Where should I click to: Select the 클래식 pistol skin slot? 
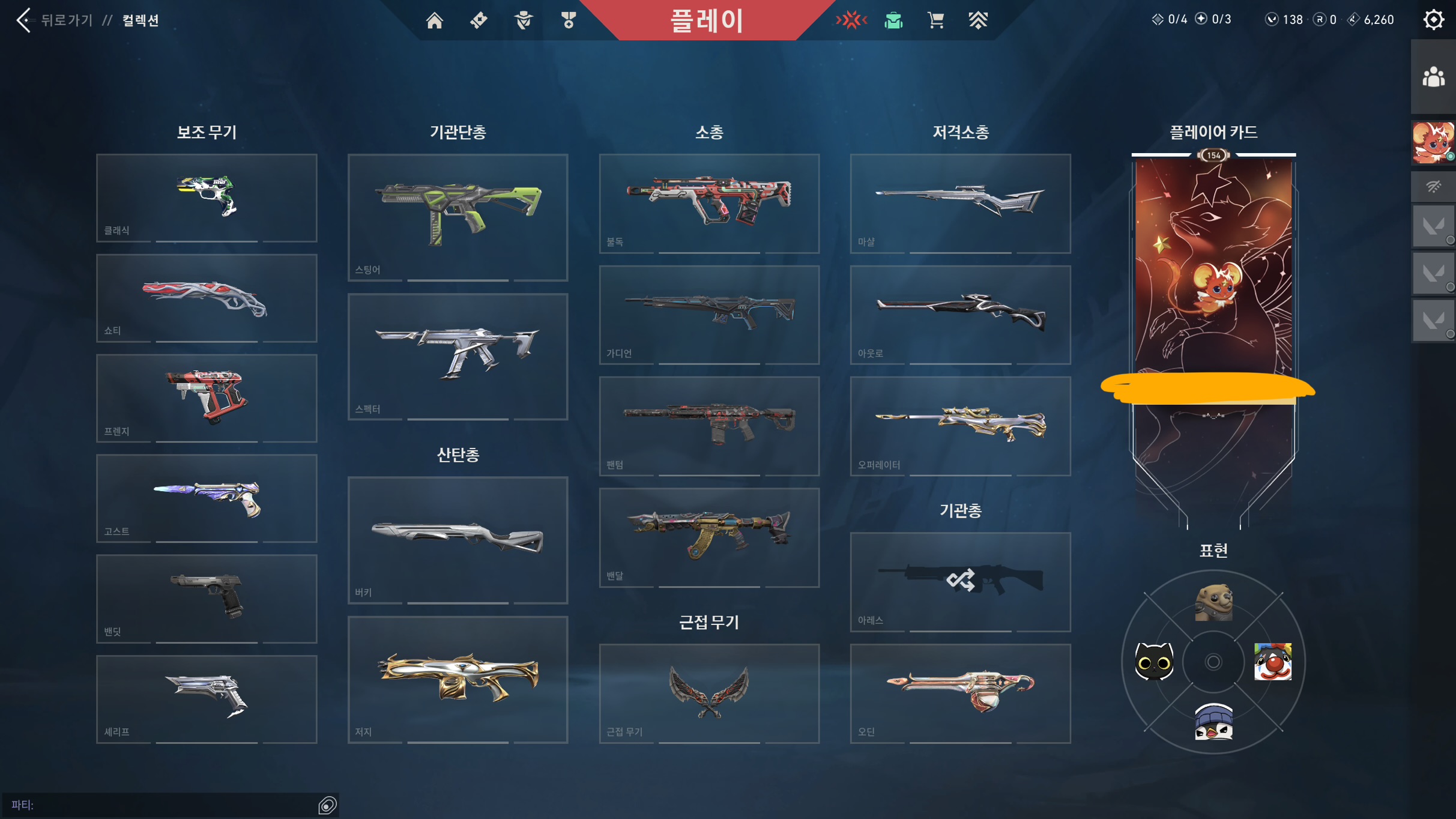click(x=207, y=198)
